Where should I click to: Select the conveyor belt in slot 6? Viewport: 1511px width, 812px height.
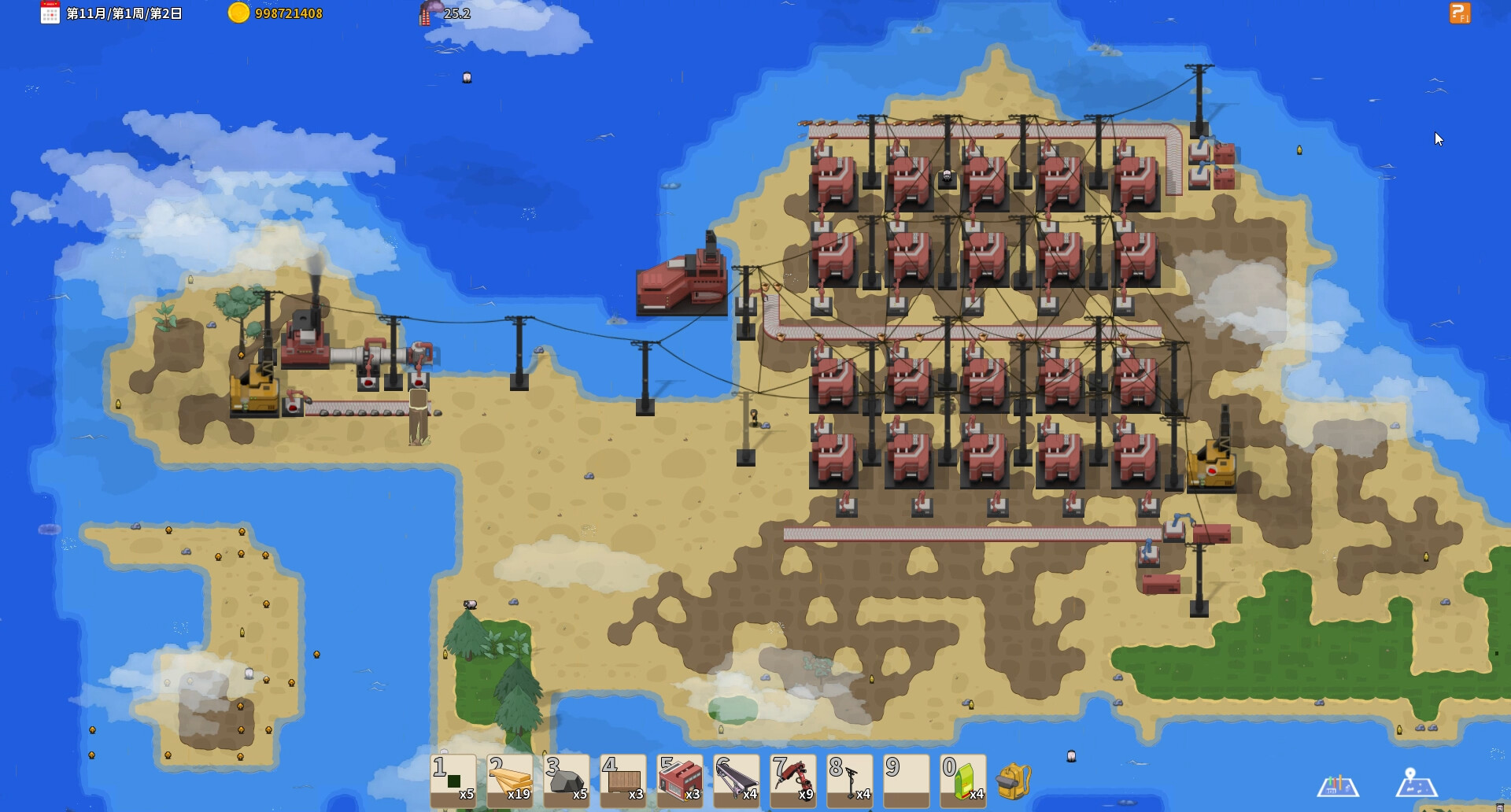click(737, 781)
